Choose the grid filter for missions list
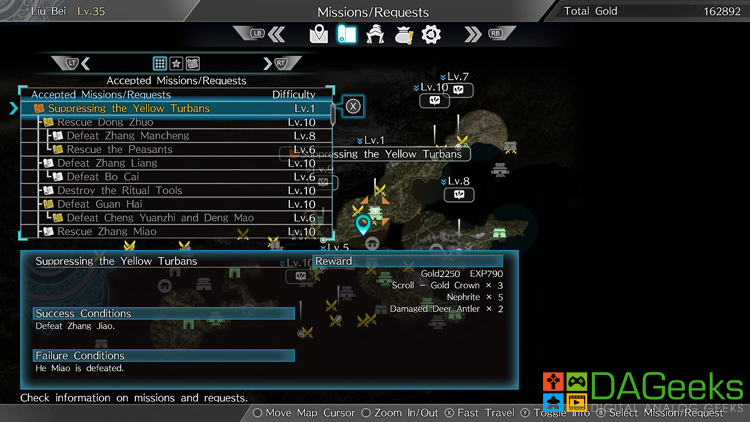The width and height of the screenshot is (750, 422). (x=160, y=64)
